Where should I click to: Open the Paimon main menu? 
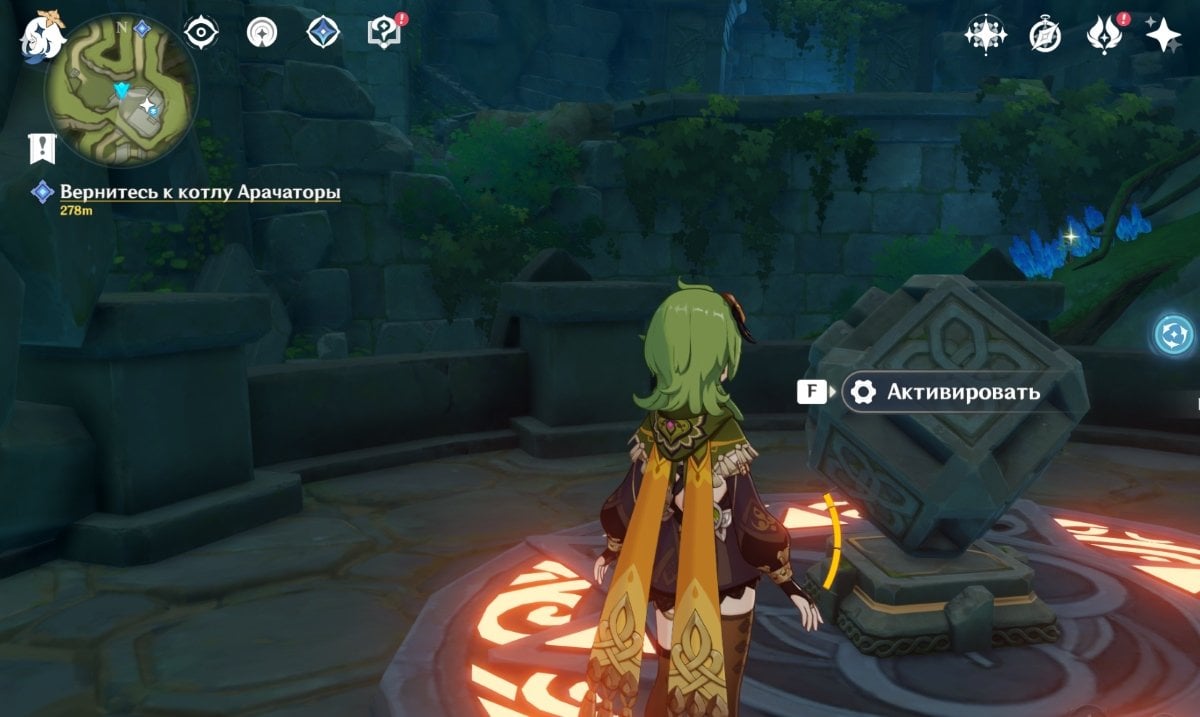[x=42, y=38]
